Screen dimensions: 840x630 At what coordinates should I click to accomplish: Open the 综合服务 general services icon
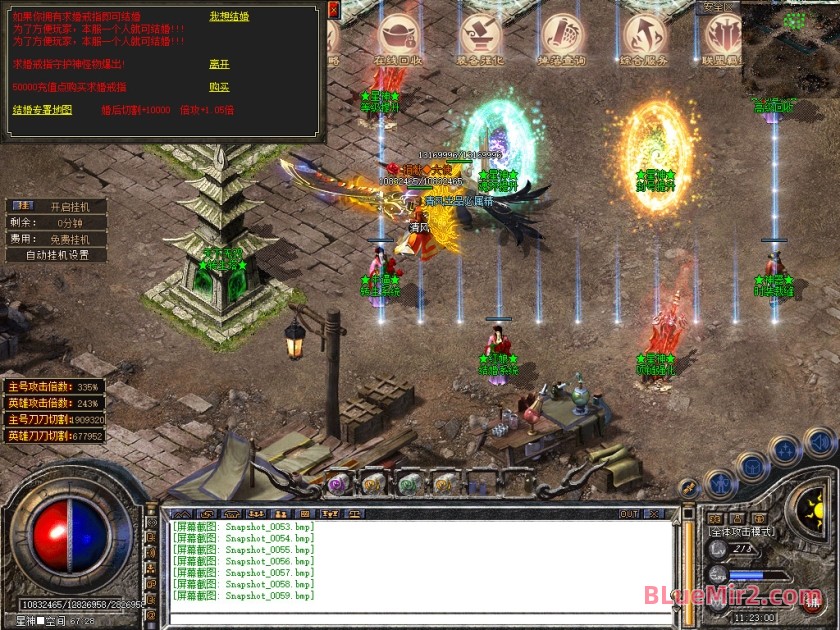click(643, 37)
